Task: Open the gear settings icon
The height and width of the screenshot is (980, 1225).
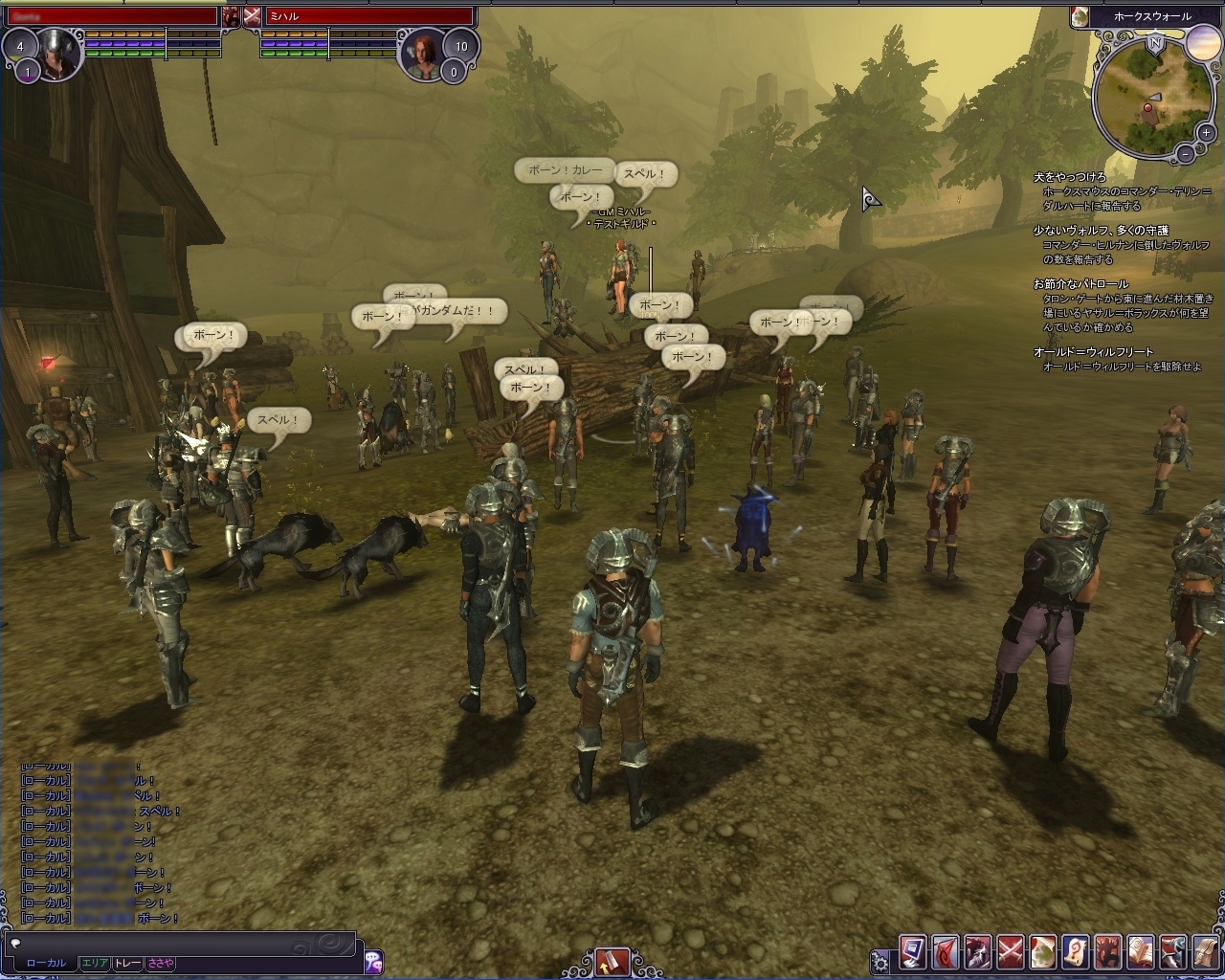Action: tap(880, 961)
